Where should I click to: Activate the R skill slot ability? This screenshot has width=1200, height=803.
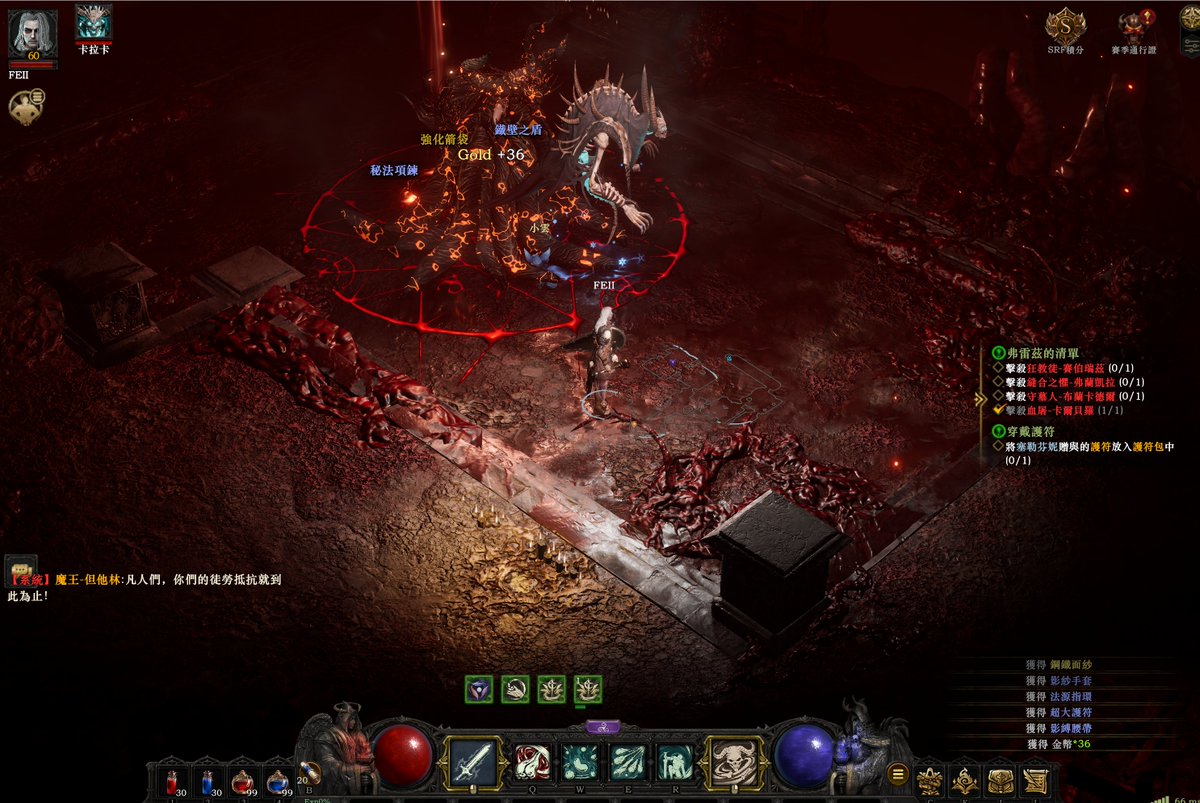click(x=675, y=763)
